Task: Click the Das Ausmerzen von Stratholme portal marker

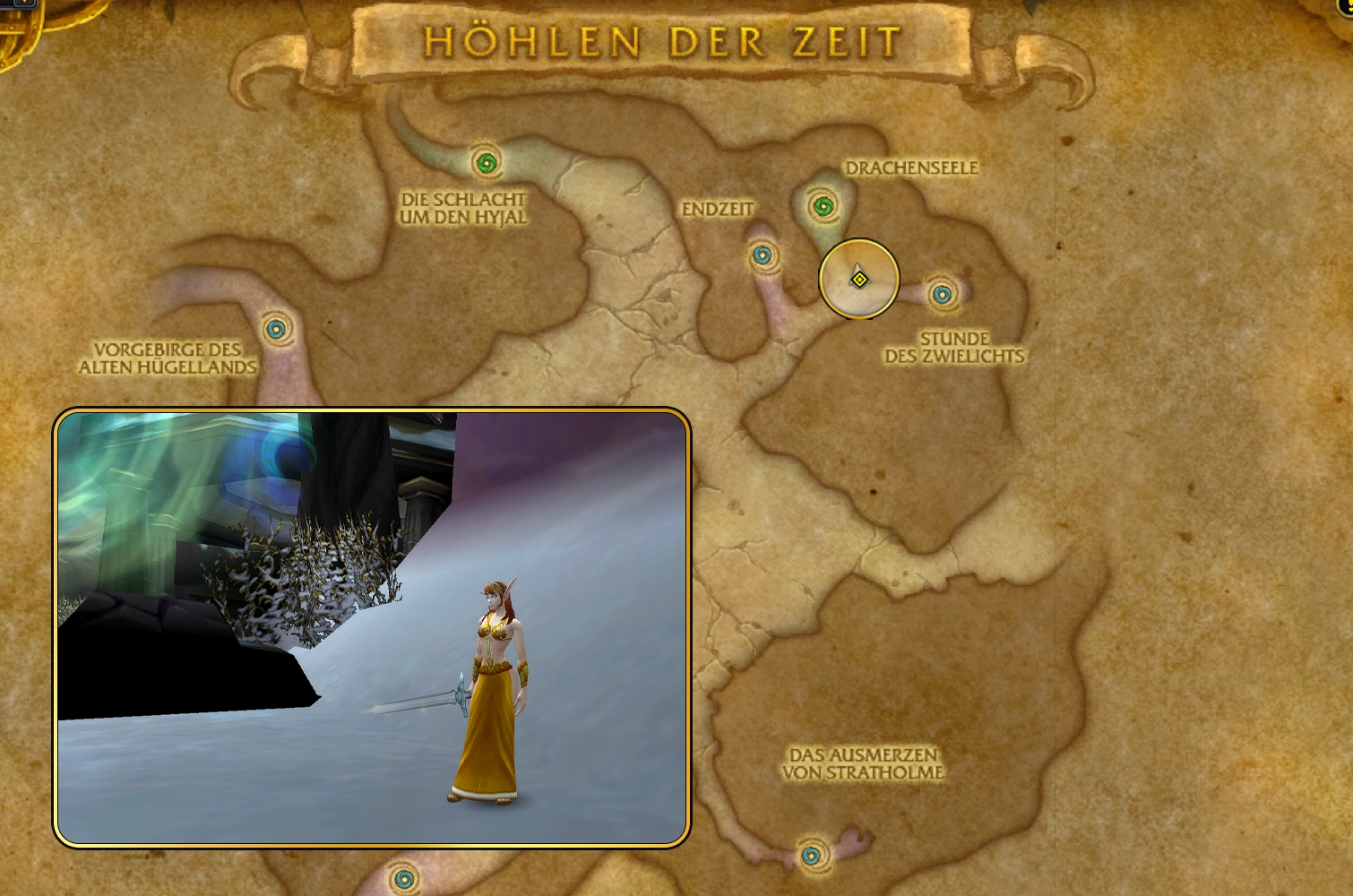Action: point(812,856)
